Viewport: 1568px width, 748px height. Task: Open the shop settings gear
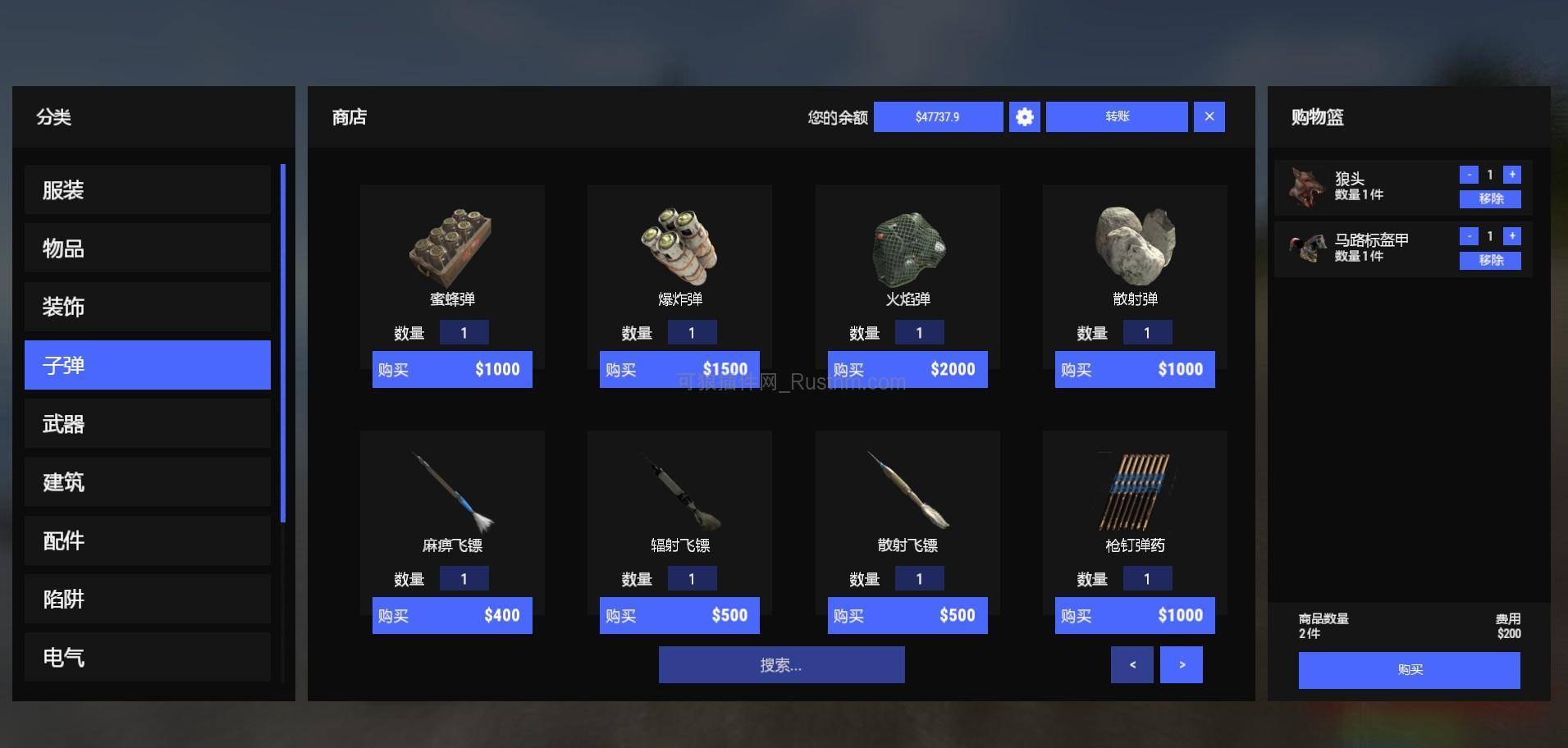tap(1023, 116)
